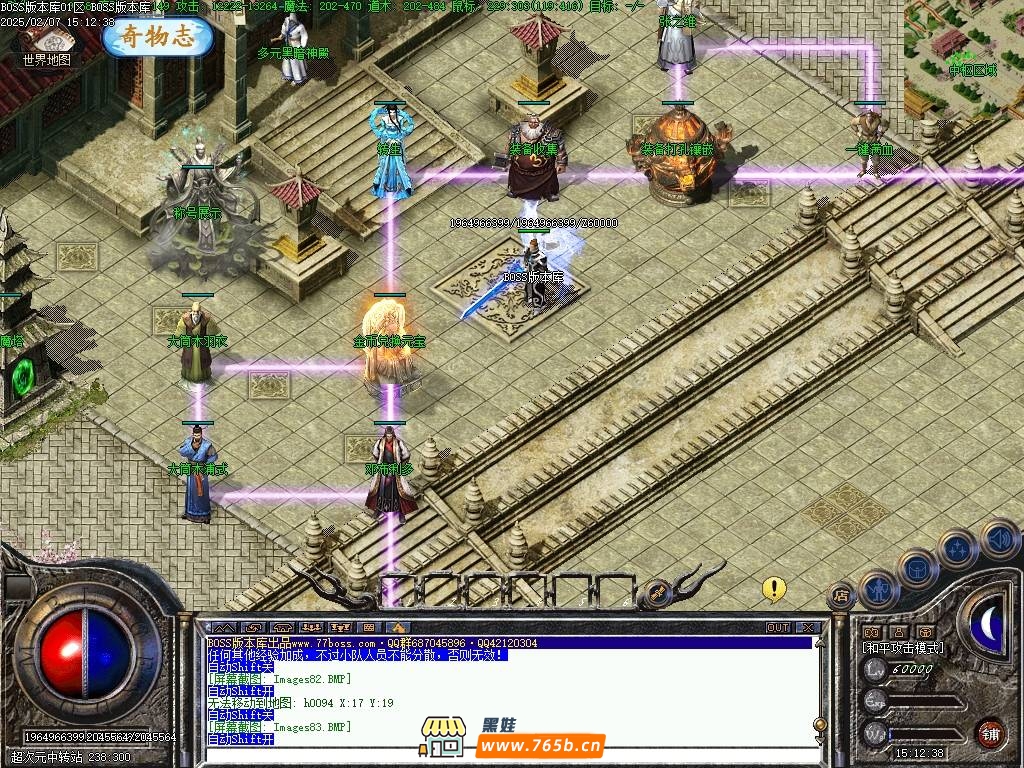This screenshot has width=1024, height=768.
Task: Click the chat window scrollbar knob
Action: pyautogui.click(x=819, y=724)
